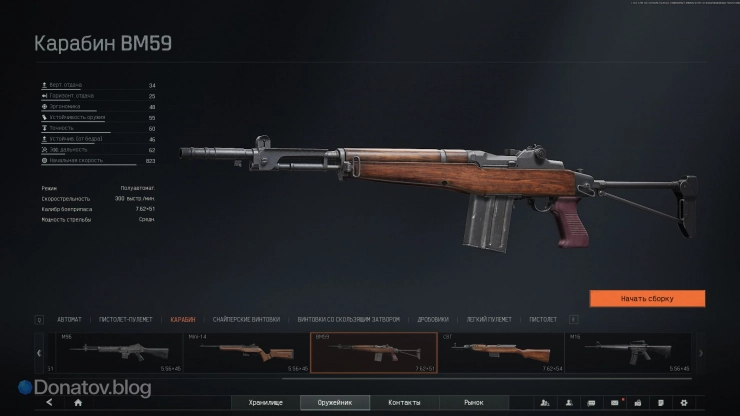Pick the Mini-14 weapon card
The height and width of the screenshot is (416, 740).
tap(246, 353)
